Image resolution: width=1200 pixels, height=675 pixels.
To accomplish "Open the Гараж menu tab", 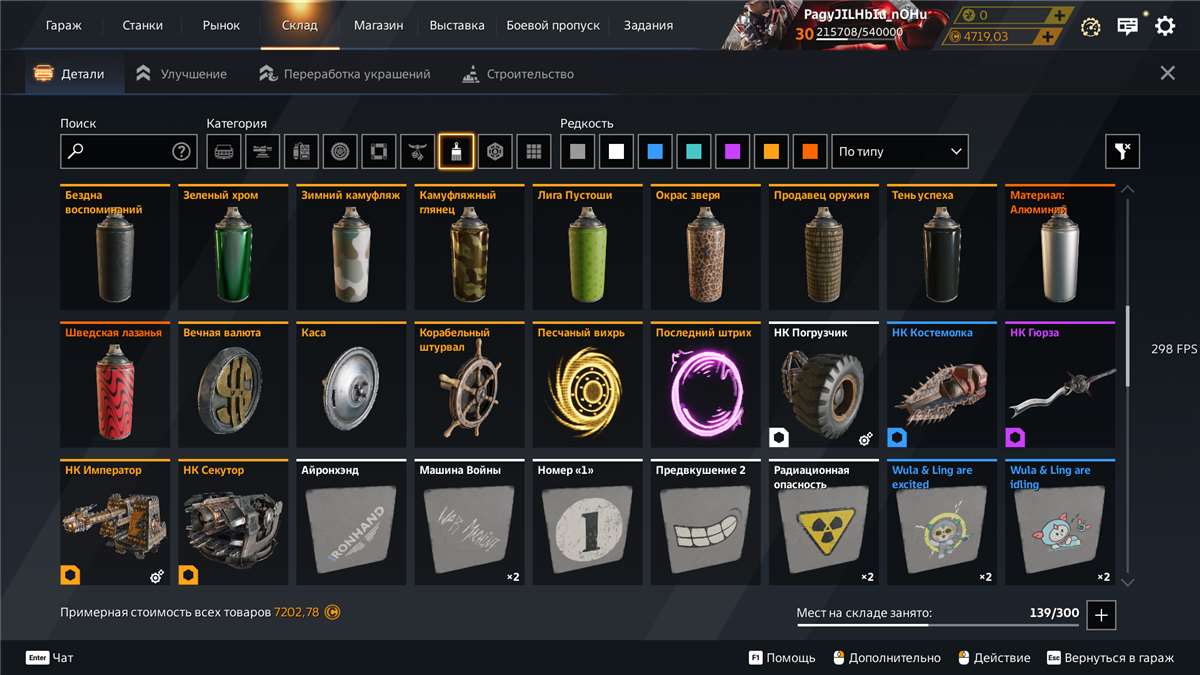I will click(64, 25).
